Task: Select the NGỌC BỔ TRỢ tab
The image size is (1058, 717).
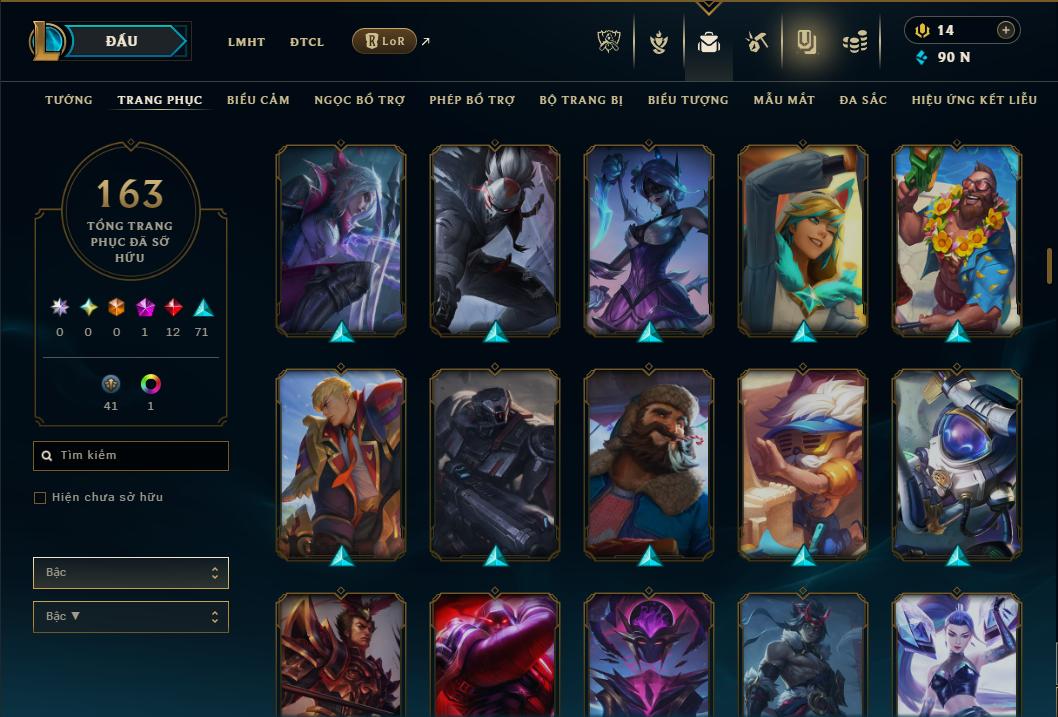Action: pos(359,100)
